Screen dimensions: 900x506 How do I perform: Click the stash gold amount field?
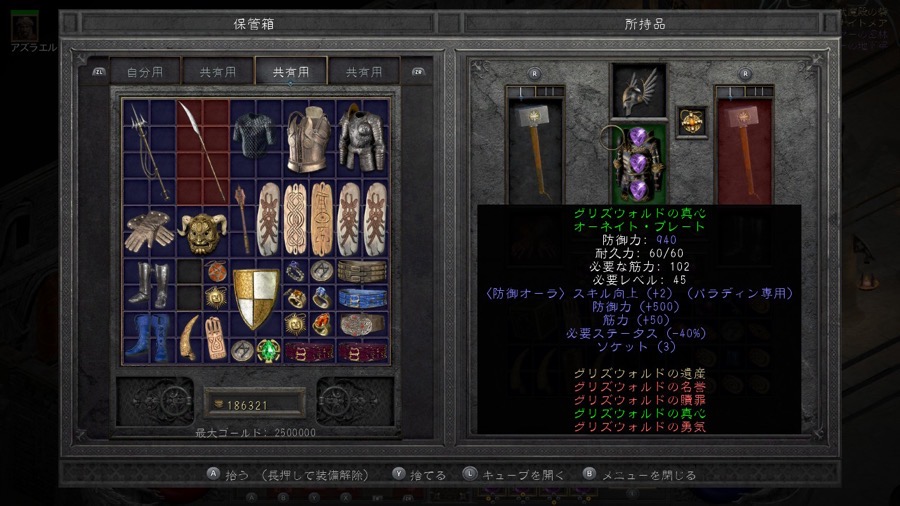pyautogui.click(x=255, y=405)
